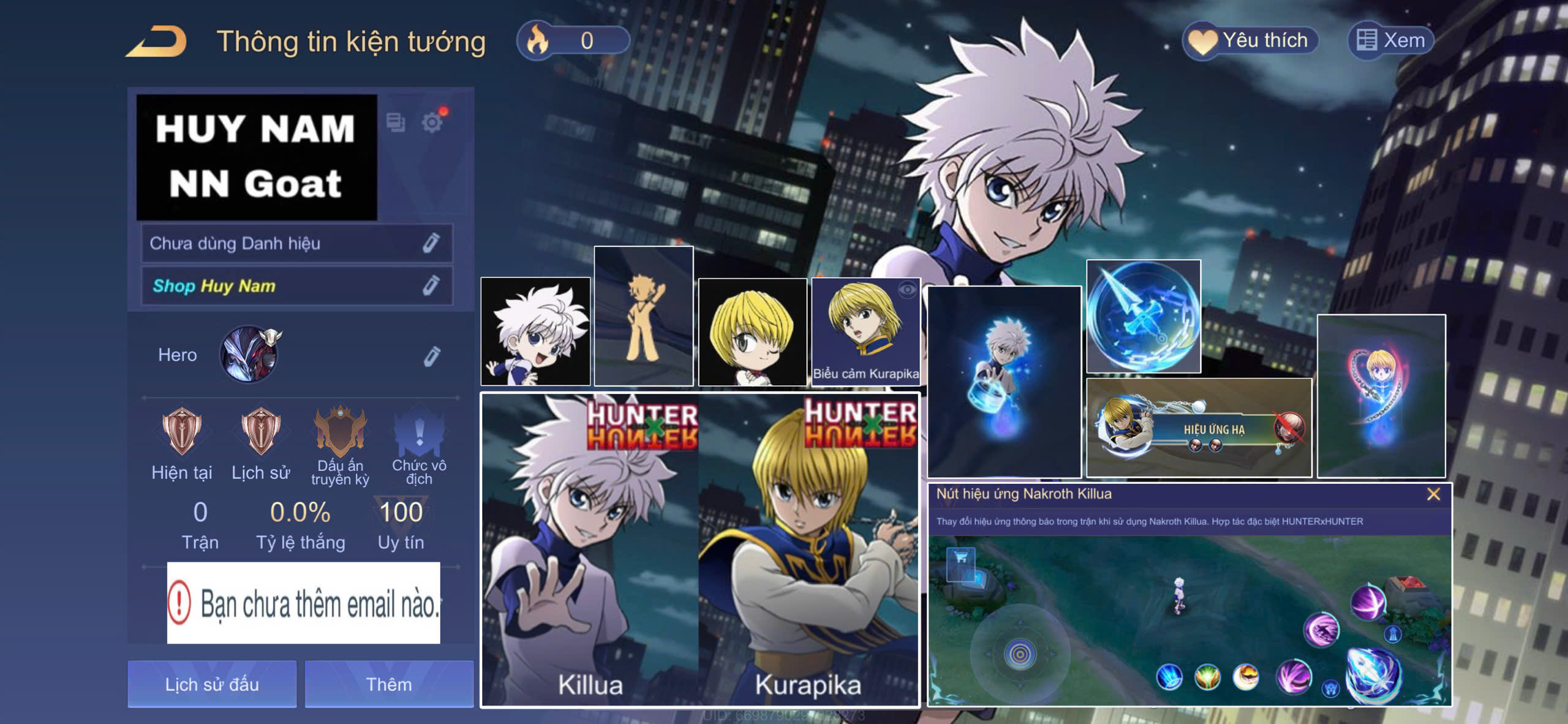Close the Nút hiệu ứng Nakroth Killua panel
This screenshot has height=724, width=1568.
[x=1433, y=494]
